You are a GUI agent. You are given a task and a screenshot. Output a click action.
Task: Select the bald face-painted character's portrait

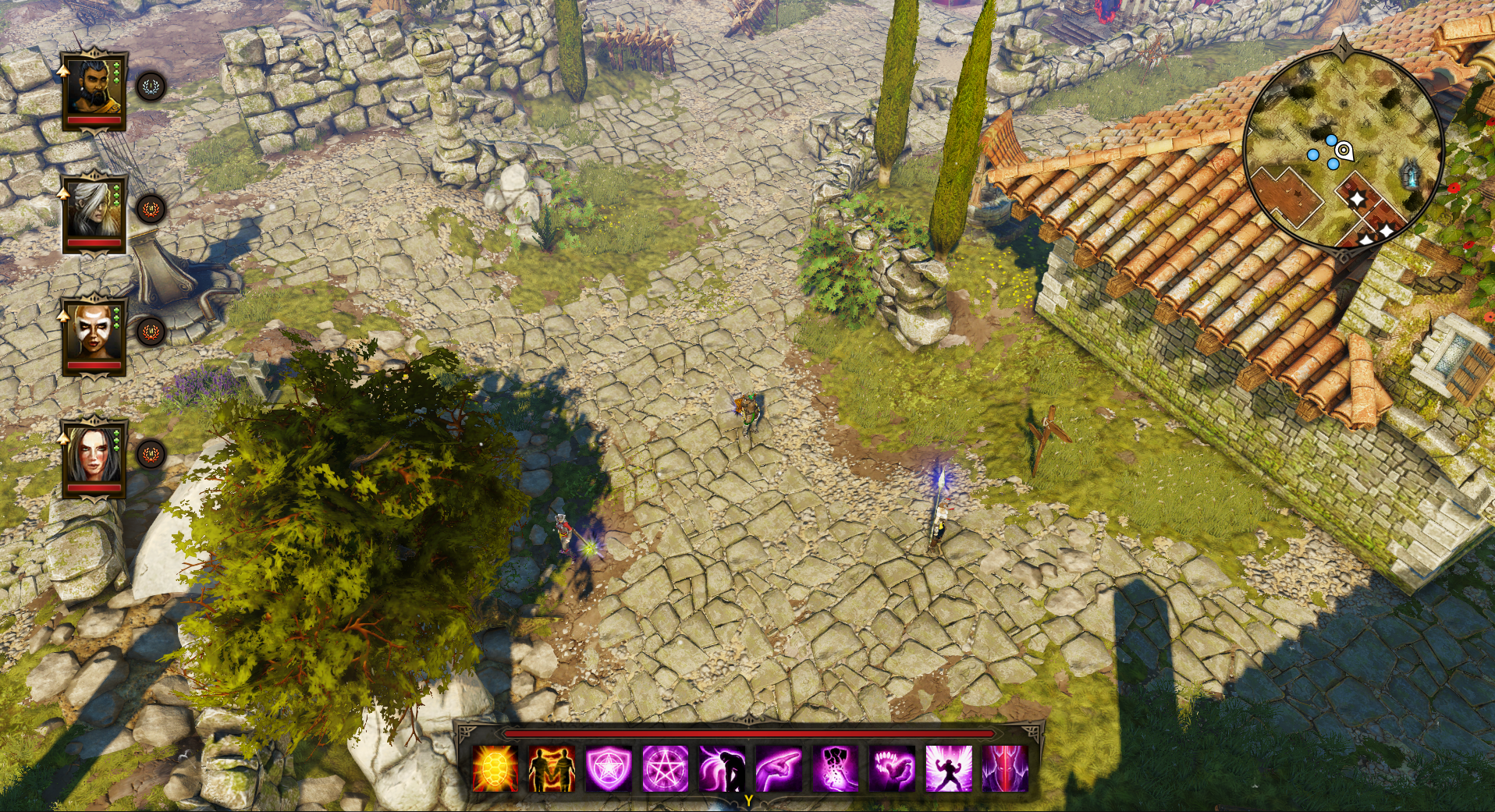[x=94, y=335]
